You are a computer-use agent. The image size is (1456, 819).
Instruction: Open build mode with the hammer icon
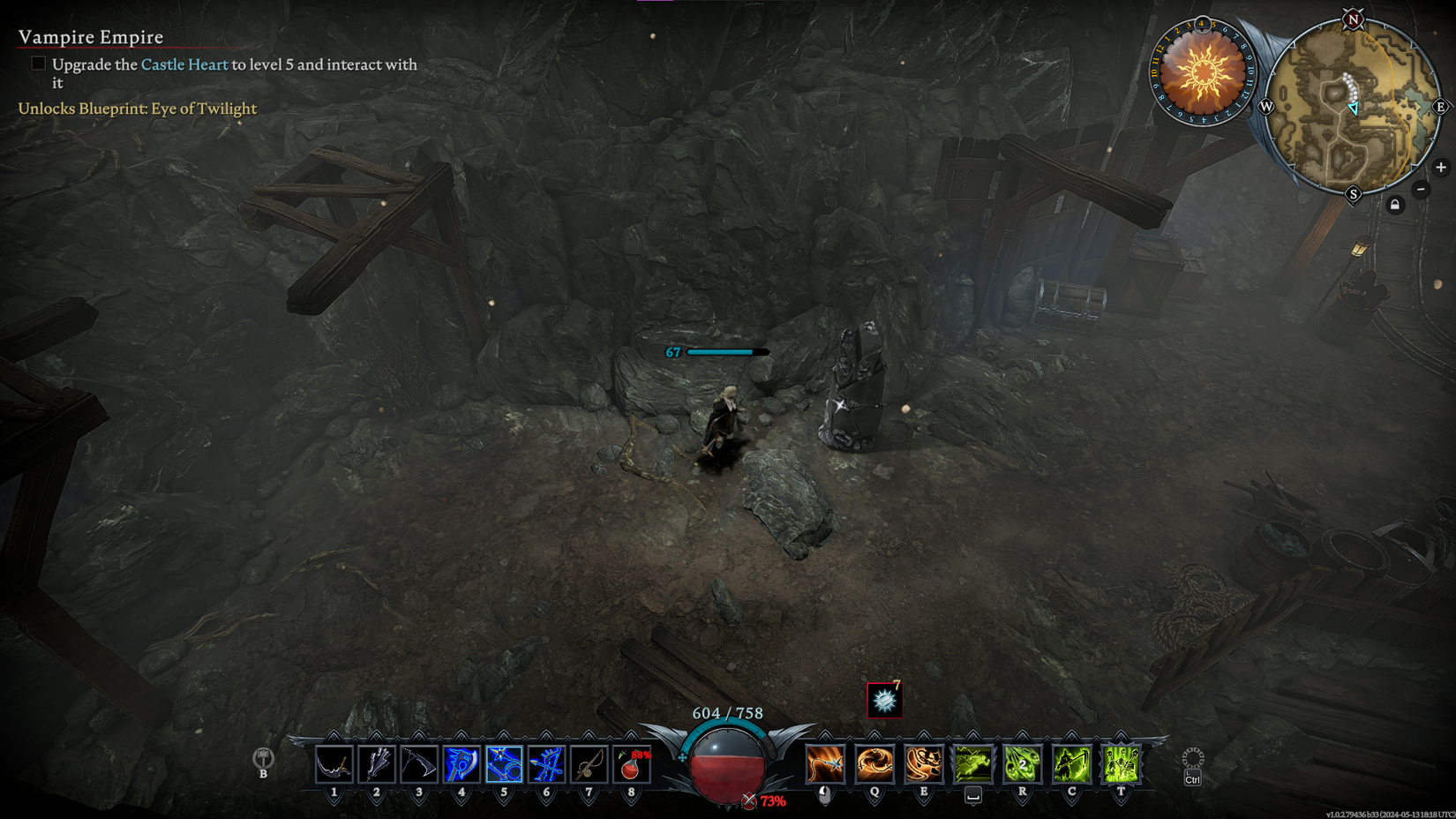pyautogui.click(x=262, y=760)
